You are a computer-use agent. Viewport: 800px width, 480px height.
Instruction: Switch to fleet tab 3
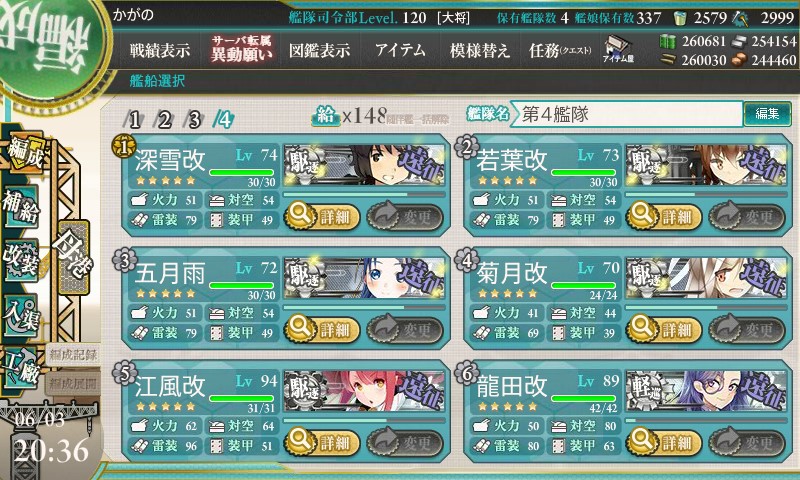tap(195, 119)
